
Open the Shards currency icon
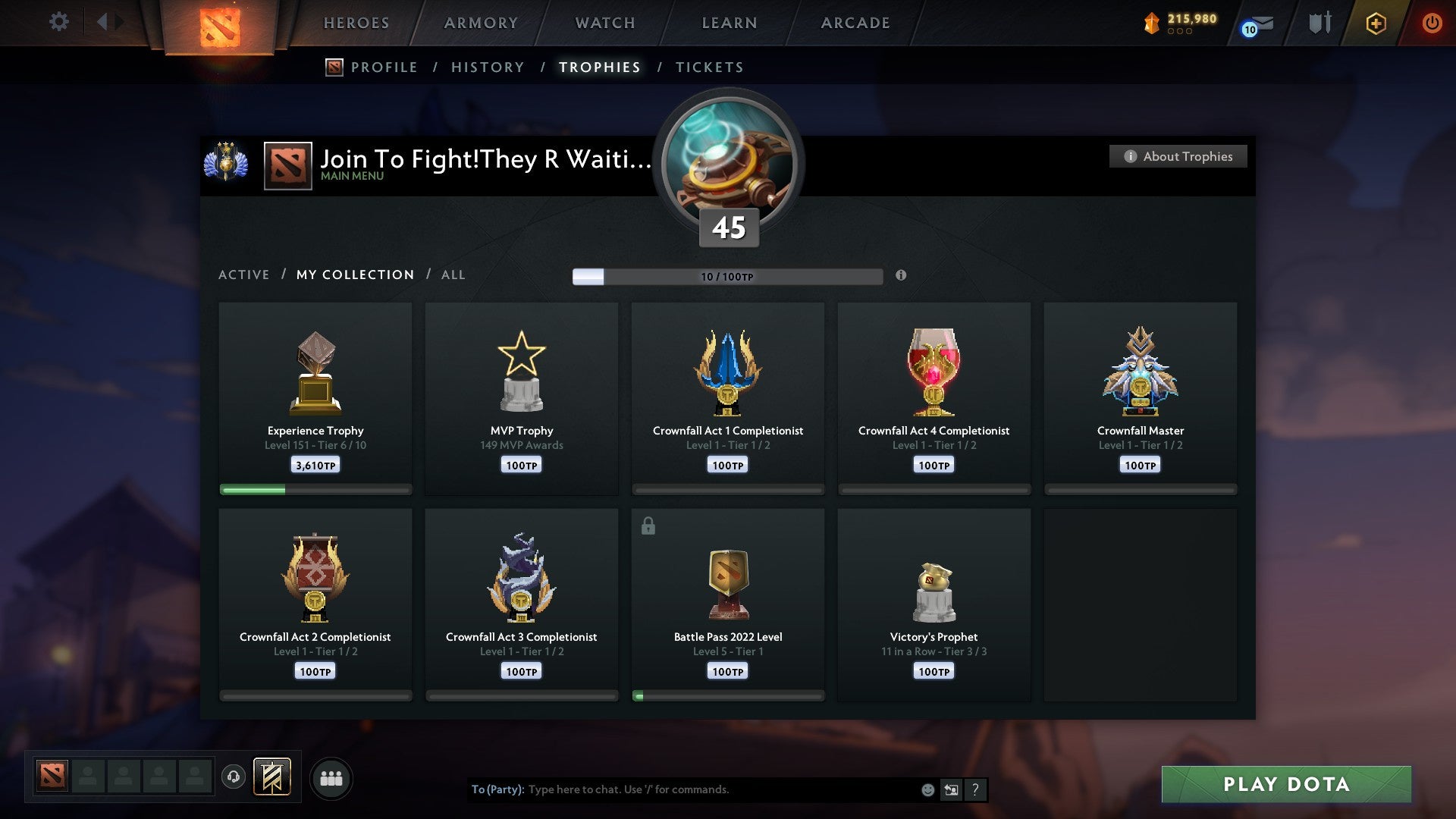[x=1152, y=23]
